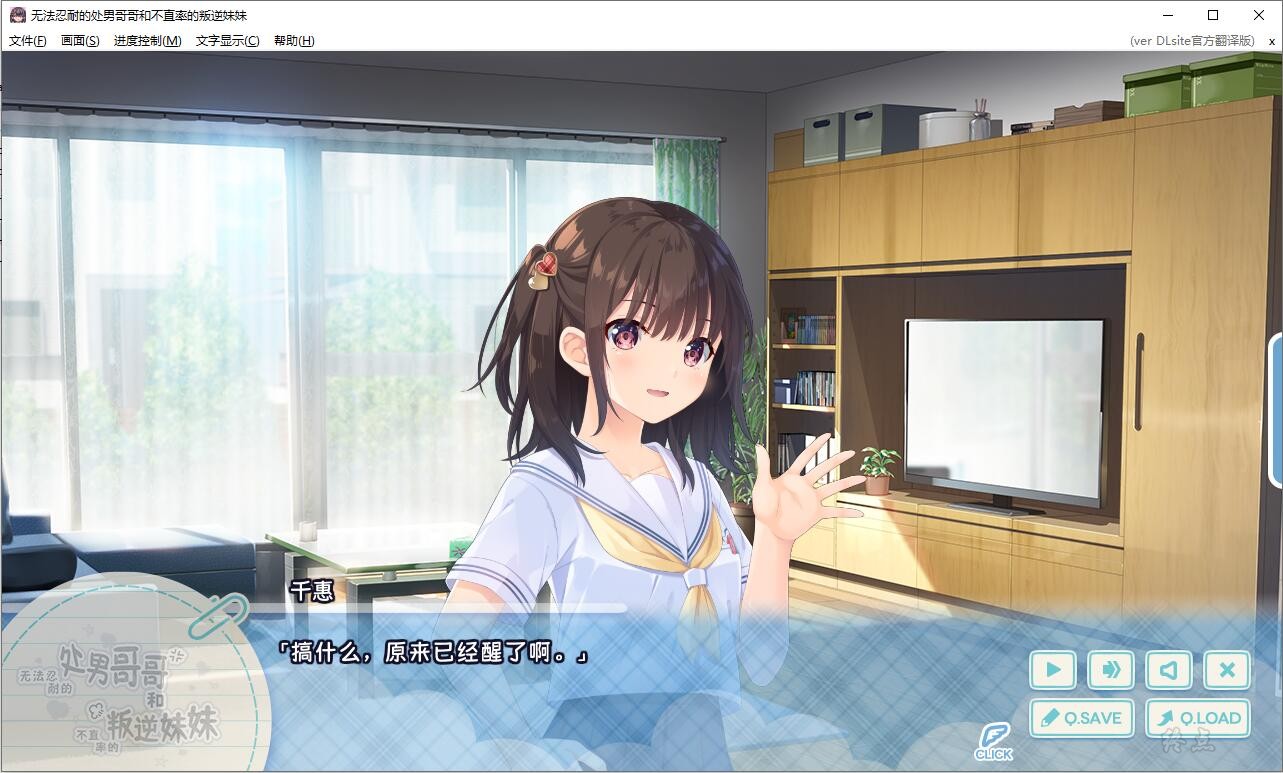The image size is (1283, 773).
Task: Click the arrow icon inside Q.LOAD button
Action: (1167, 718)
